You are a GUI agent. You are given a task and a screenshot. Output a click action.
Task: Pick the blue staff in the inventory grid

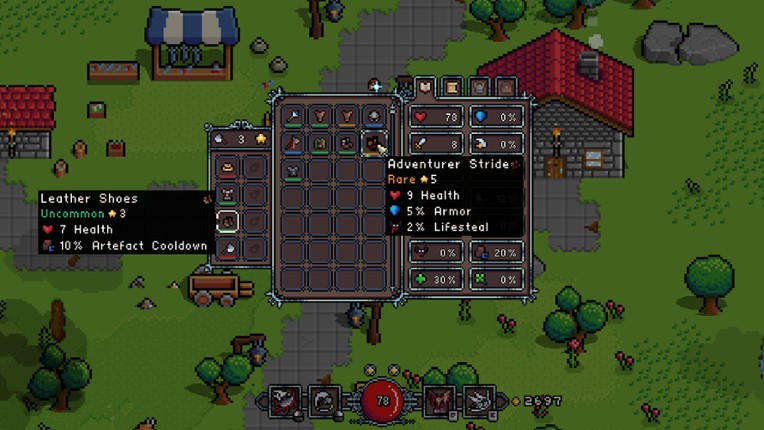click(293, 117)
